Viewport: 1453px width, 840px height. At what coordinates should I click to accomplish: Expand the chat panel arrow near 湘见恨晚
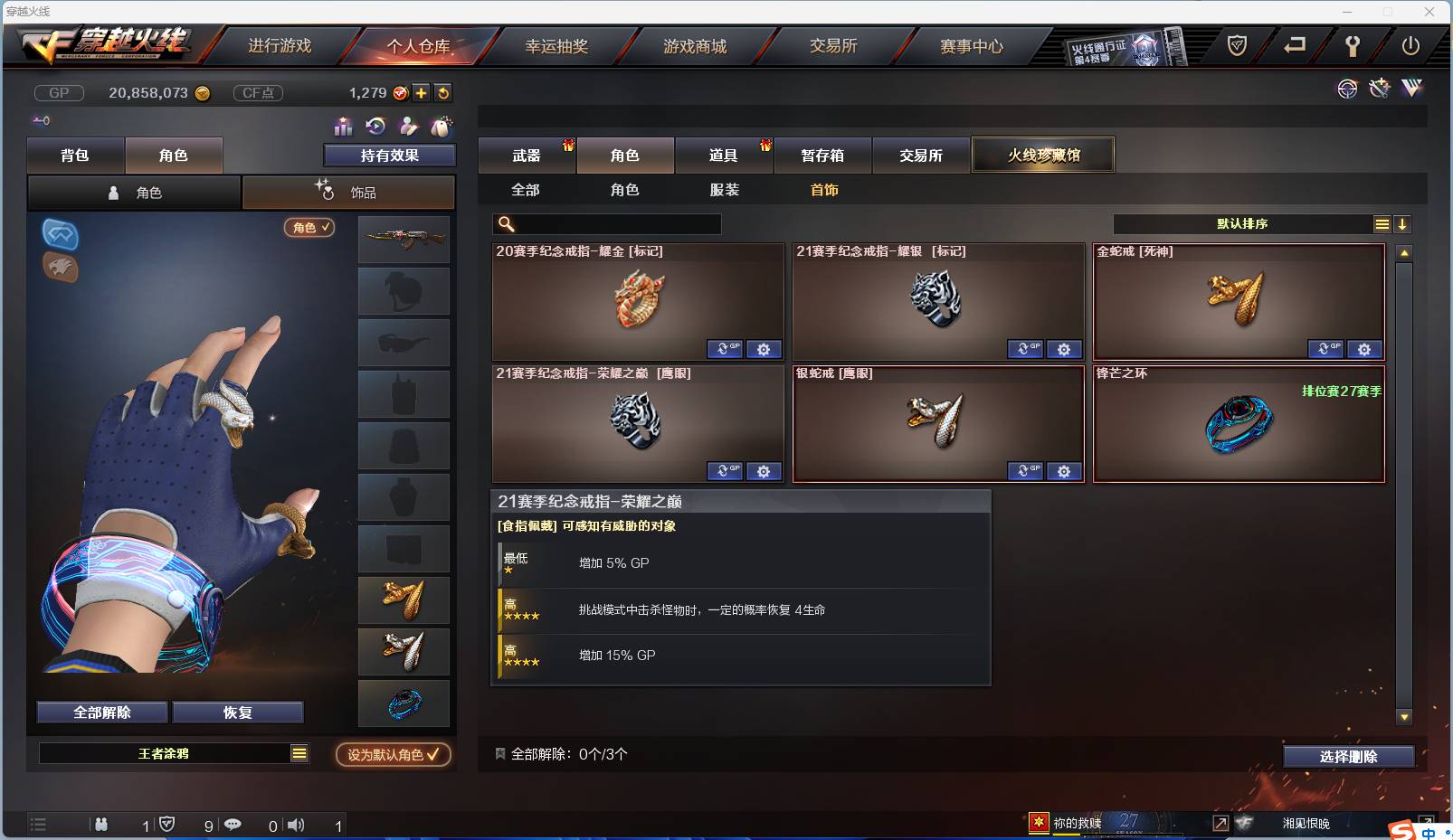[x=1220, y=824]
